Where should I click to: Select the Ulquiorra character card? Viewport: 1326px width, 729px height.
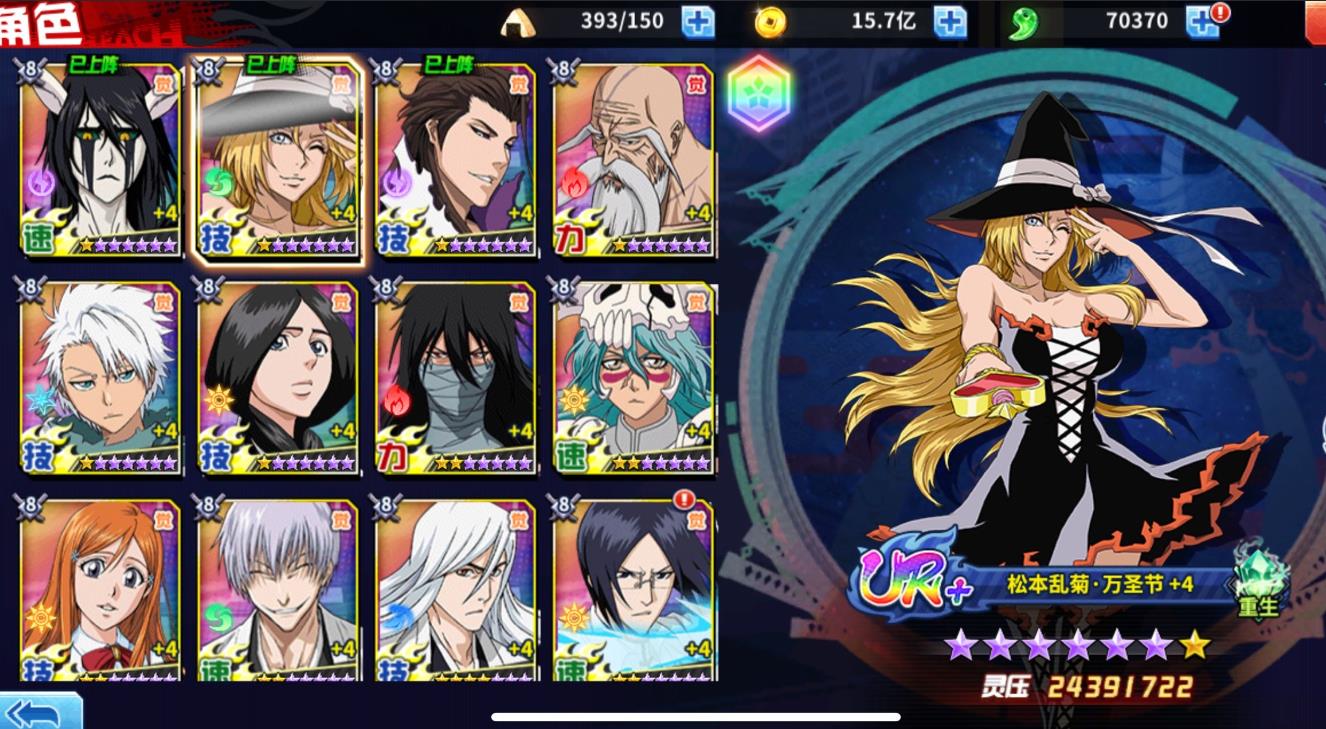(100, 160)
